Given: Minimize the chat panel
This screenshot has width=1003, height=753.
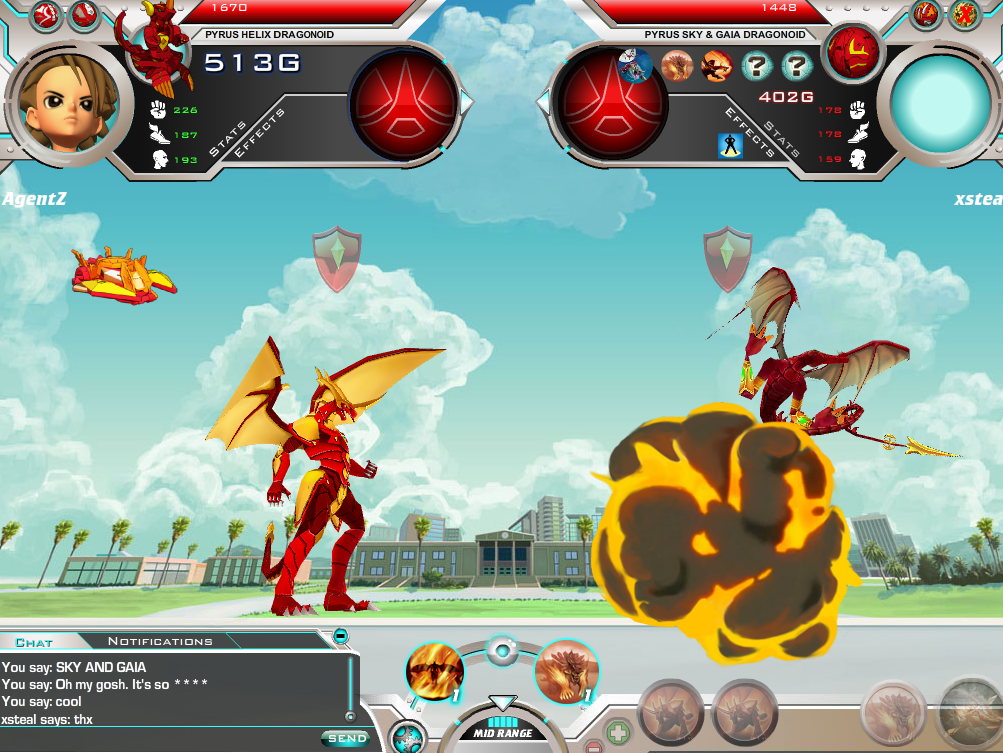Looking at the screenshot, I should pos(340,635).
